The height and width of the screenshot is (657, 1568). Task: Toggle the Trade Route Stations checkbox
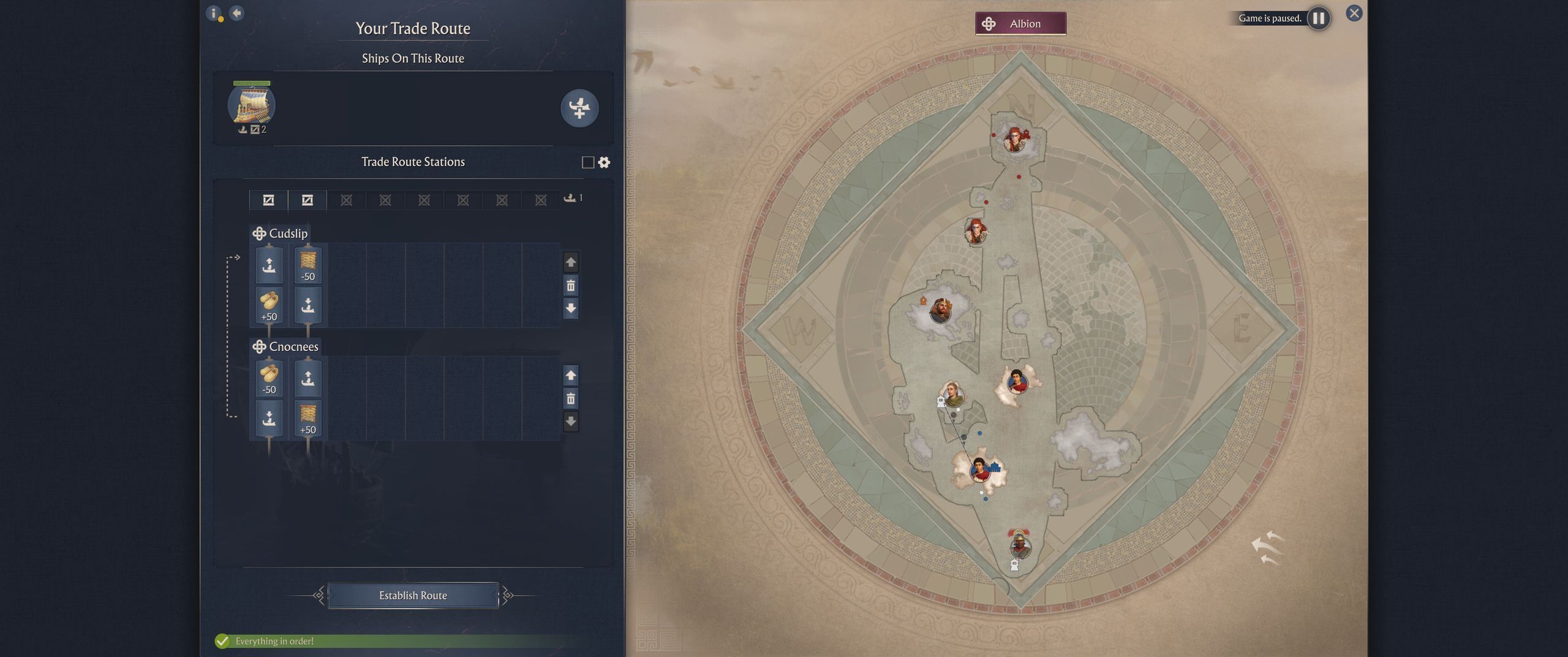coord(588,162)
